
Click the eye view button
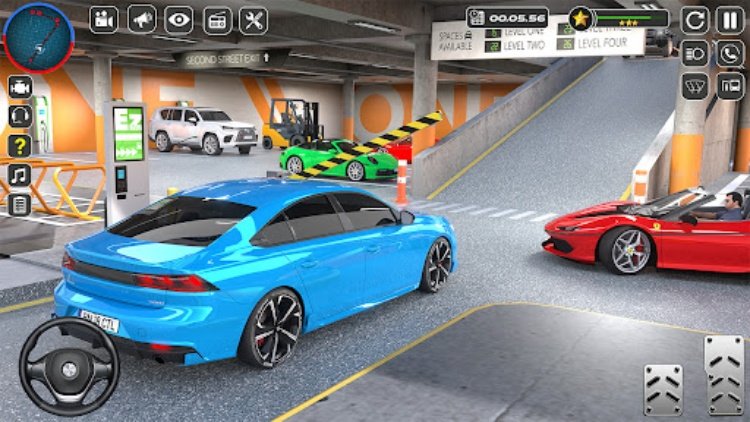[178, 19]
